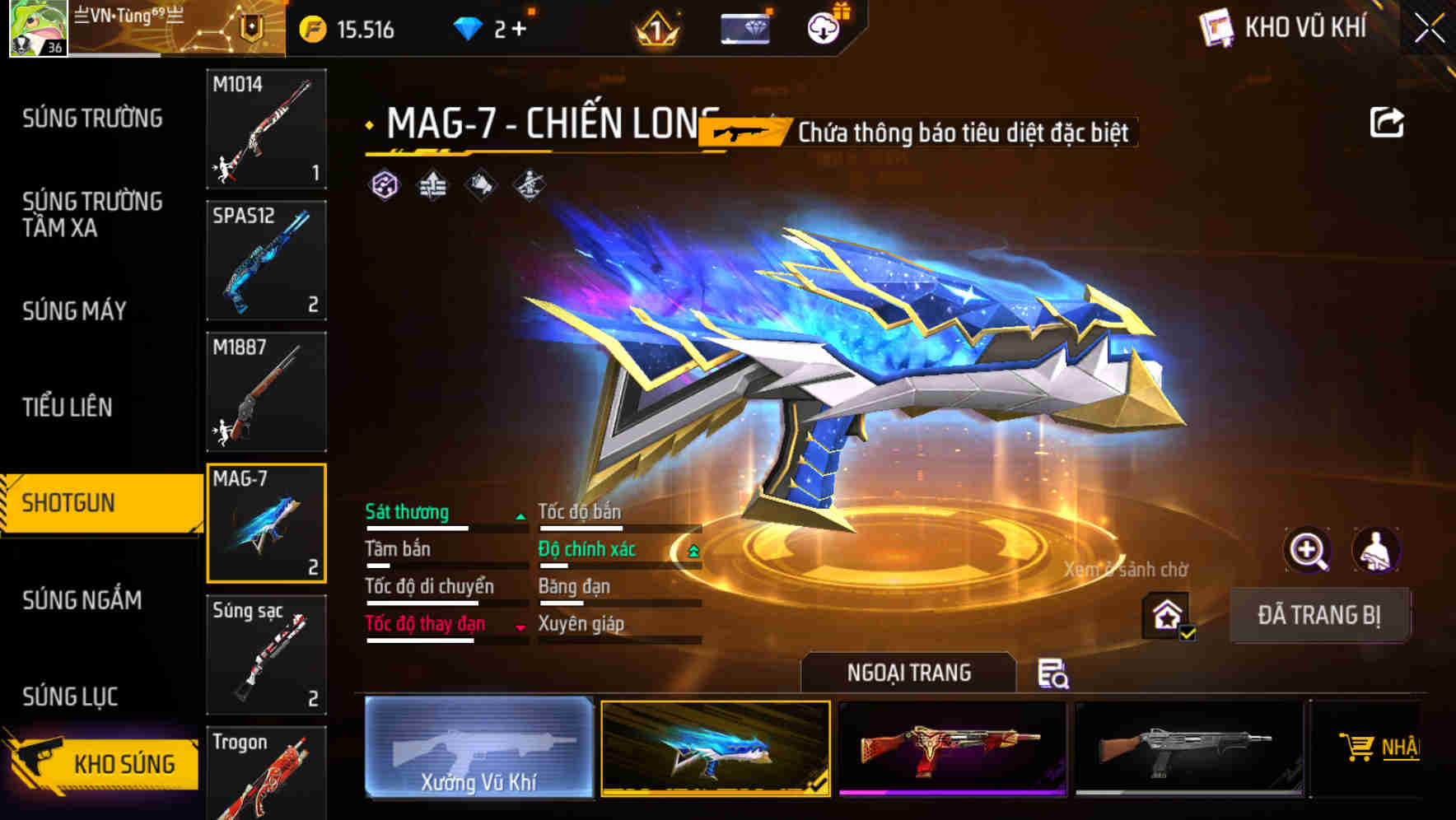
Task: Click the cloud gift download icon
Action: (822, 27)
